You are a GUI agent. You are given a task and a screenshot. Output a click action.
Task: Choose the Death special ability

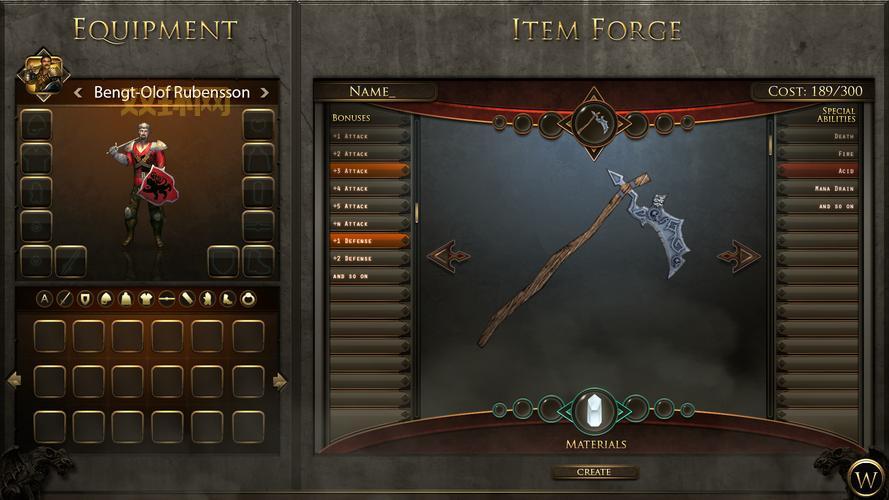point(819,136)
